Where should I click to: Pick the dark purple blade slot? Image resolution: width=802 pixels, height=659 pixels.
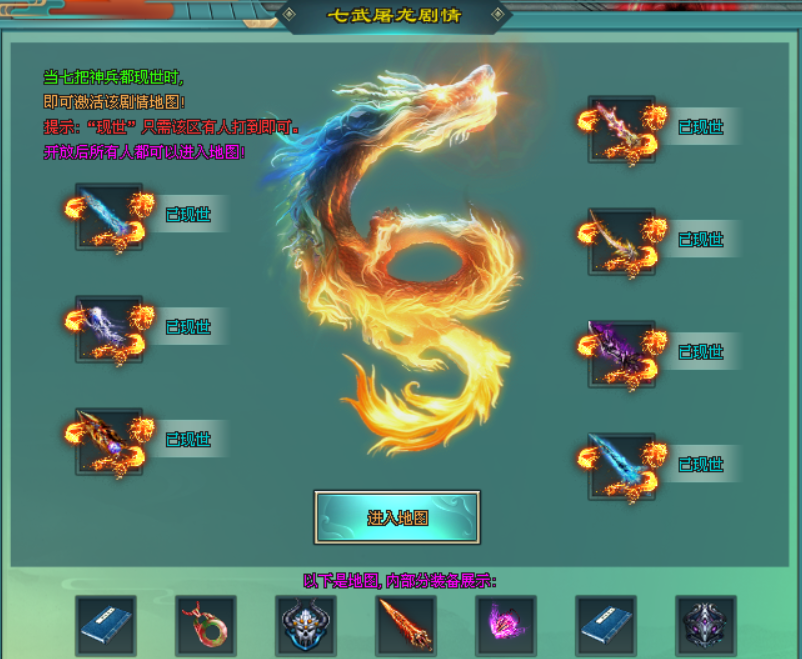tap(621, 353)
